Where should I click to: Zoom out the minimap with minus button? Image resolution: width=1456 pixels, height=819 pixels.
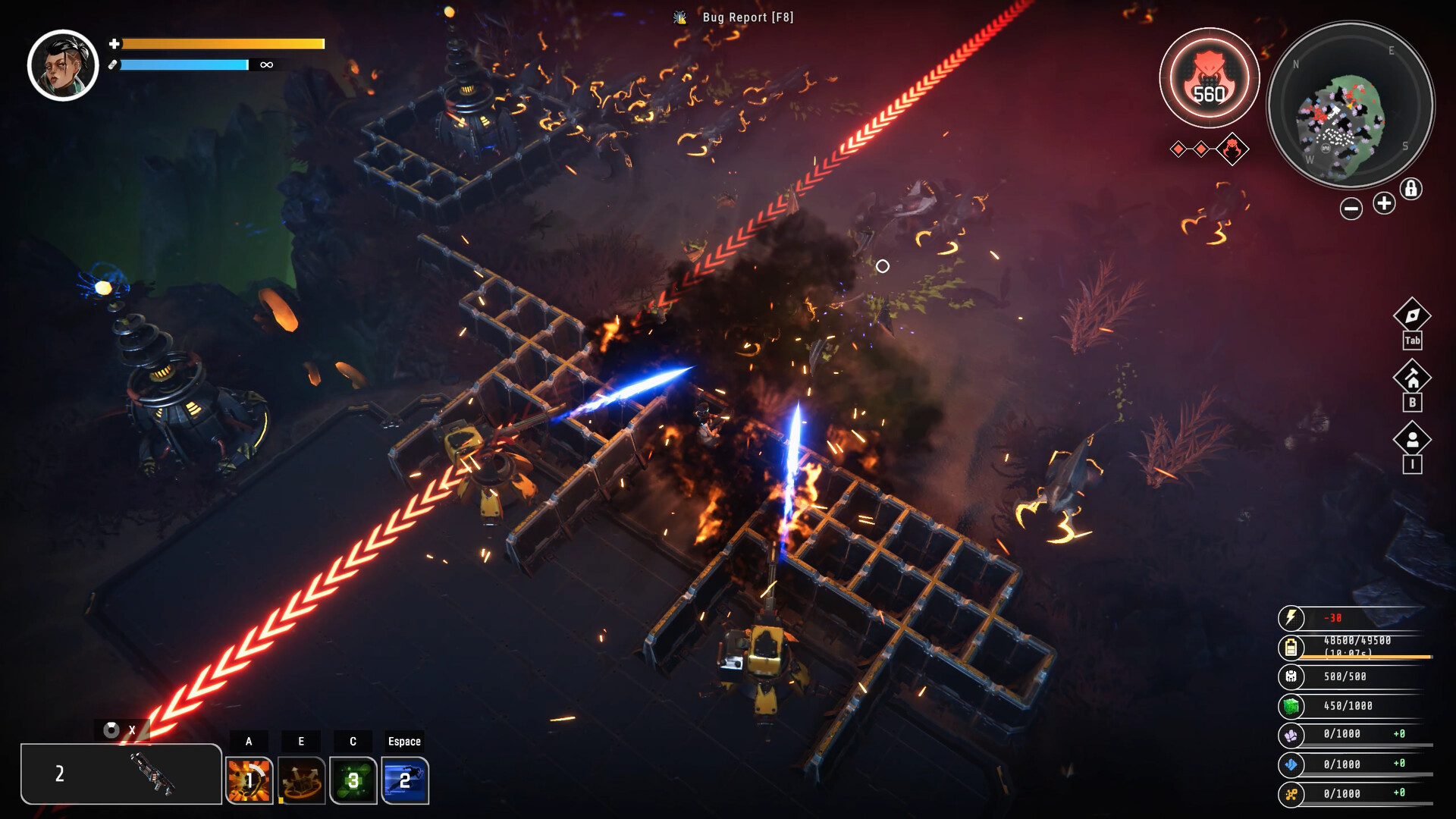[x=1351, y=209]
